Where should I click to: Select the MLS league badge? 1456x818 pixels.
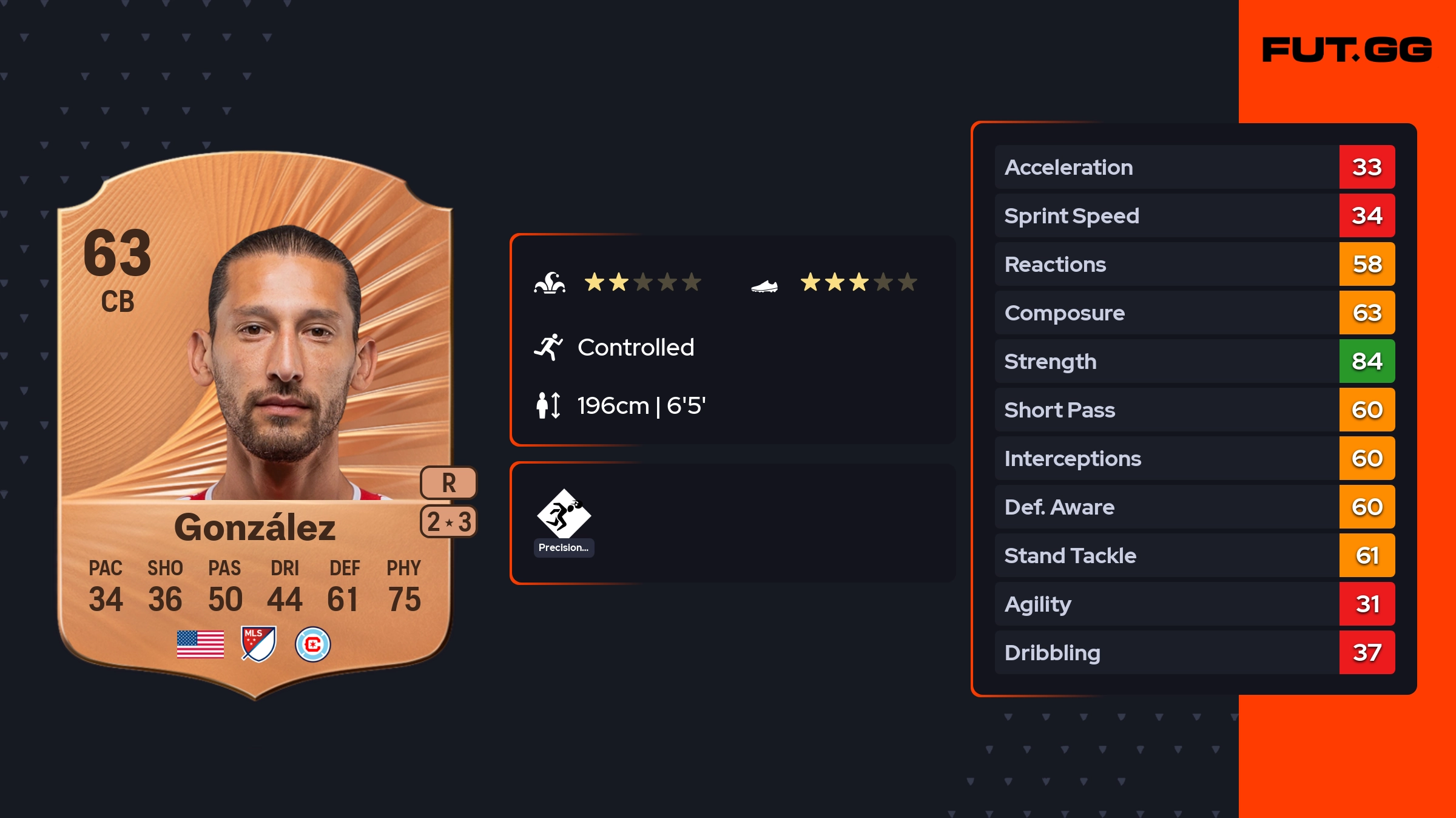(x=258, y=644)
